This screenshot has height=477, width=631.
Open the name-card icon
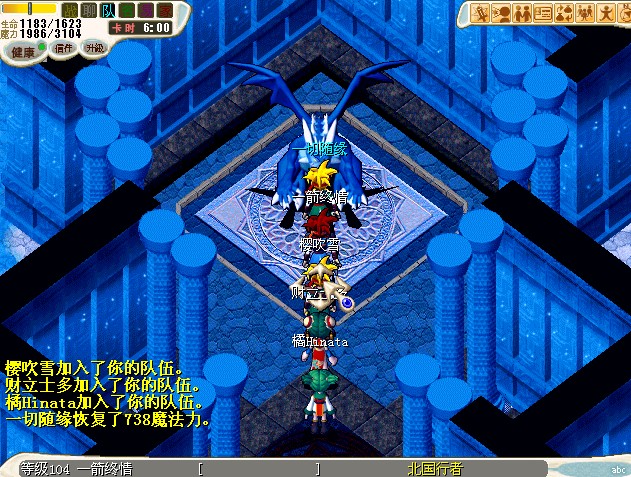pyautogui.click(x=544, y=13)
